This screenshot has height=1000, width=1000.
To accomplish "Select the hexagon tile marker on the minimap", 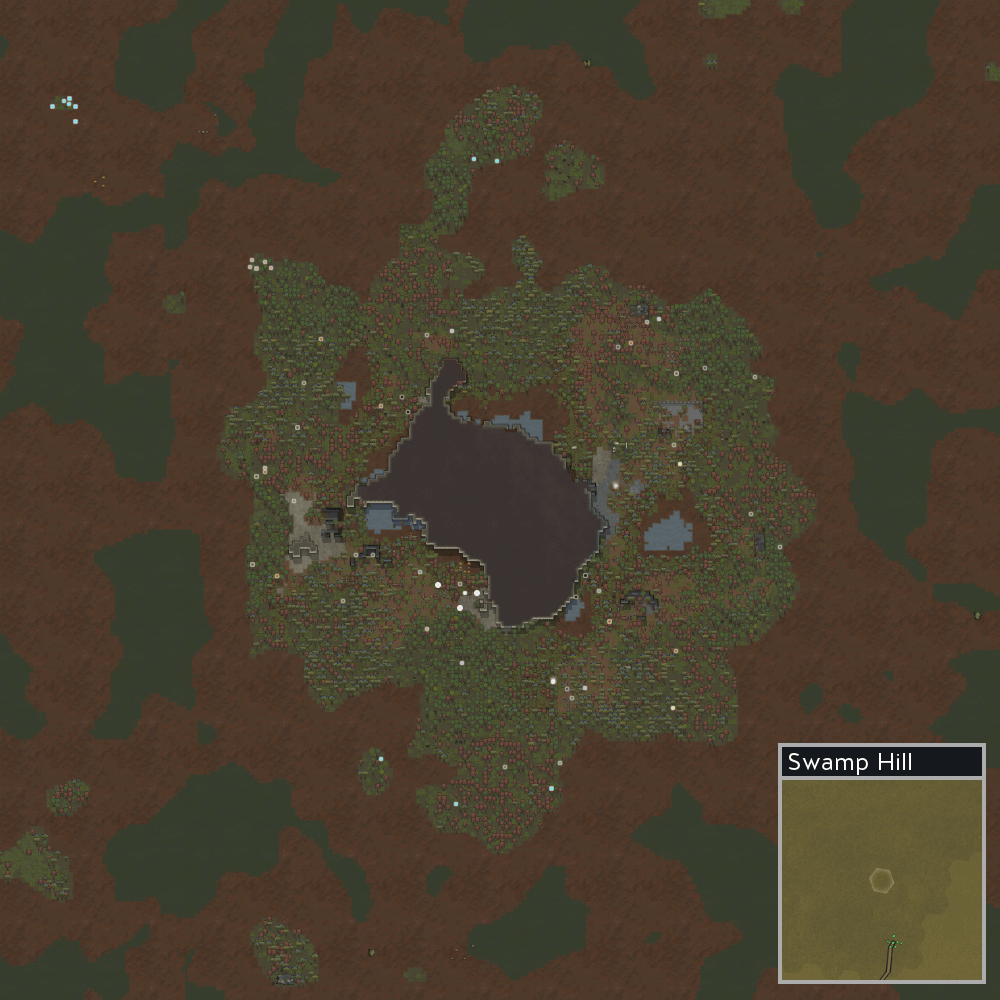I will (x=881, y=880).
